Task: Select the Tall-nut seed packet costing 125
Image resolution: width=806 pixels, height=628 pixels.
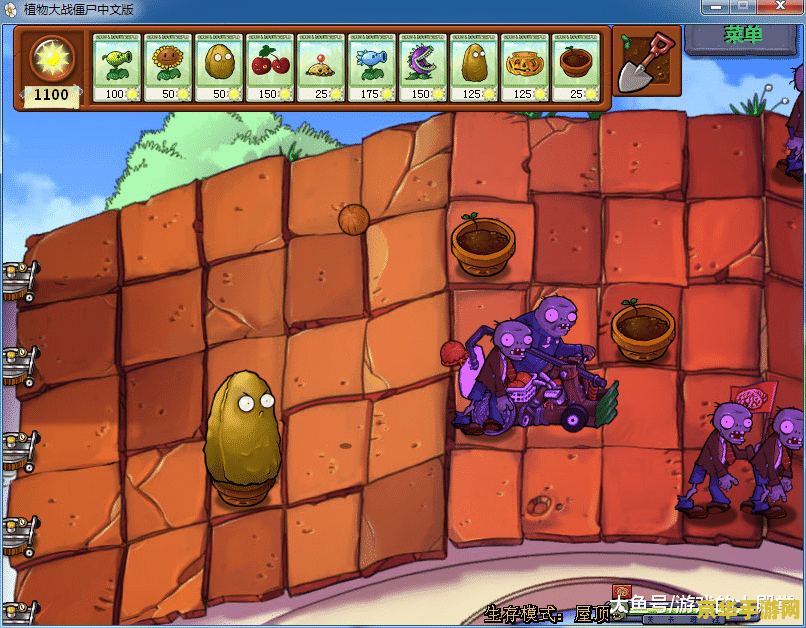Action: click(x=474, y=67)
